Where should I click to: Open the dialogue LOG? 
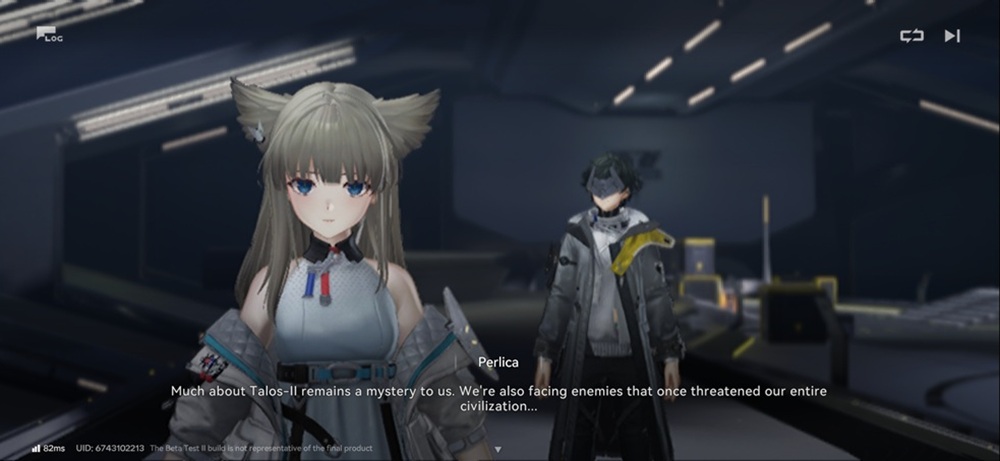point(49,35)
